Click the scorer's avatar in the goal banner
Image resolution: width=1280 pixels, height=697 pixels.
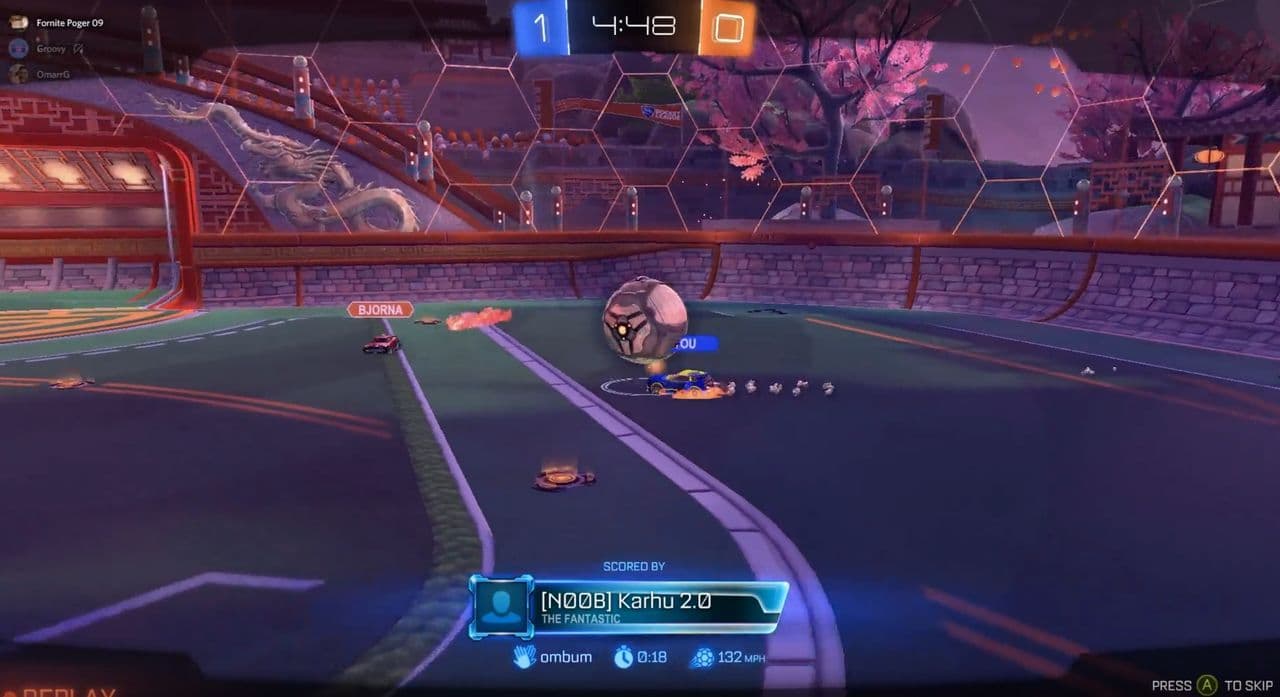(500, 605)
